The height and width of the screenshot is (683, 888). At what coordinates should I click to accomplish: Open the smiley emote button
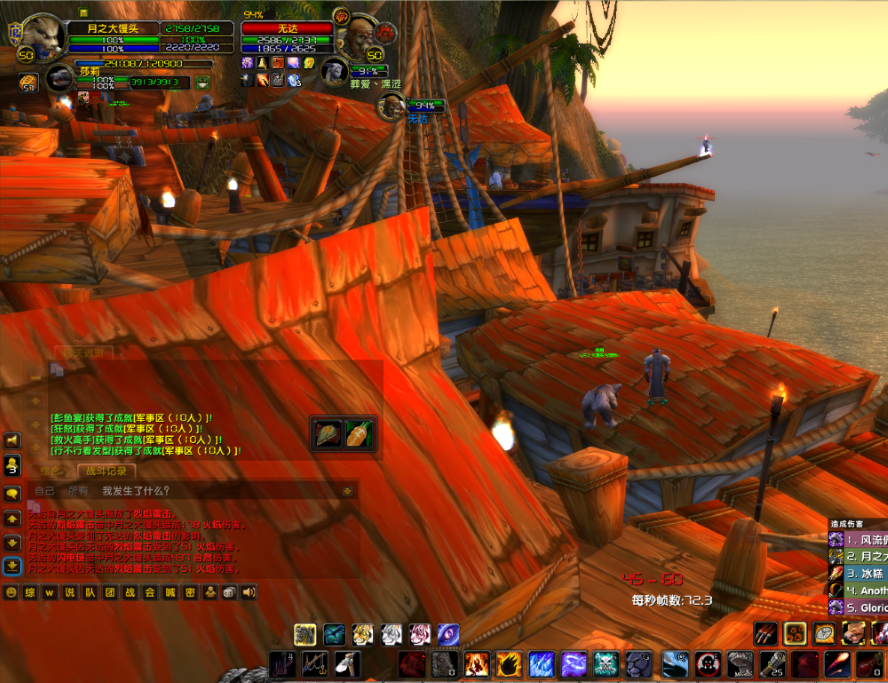11,593
